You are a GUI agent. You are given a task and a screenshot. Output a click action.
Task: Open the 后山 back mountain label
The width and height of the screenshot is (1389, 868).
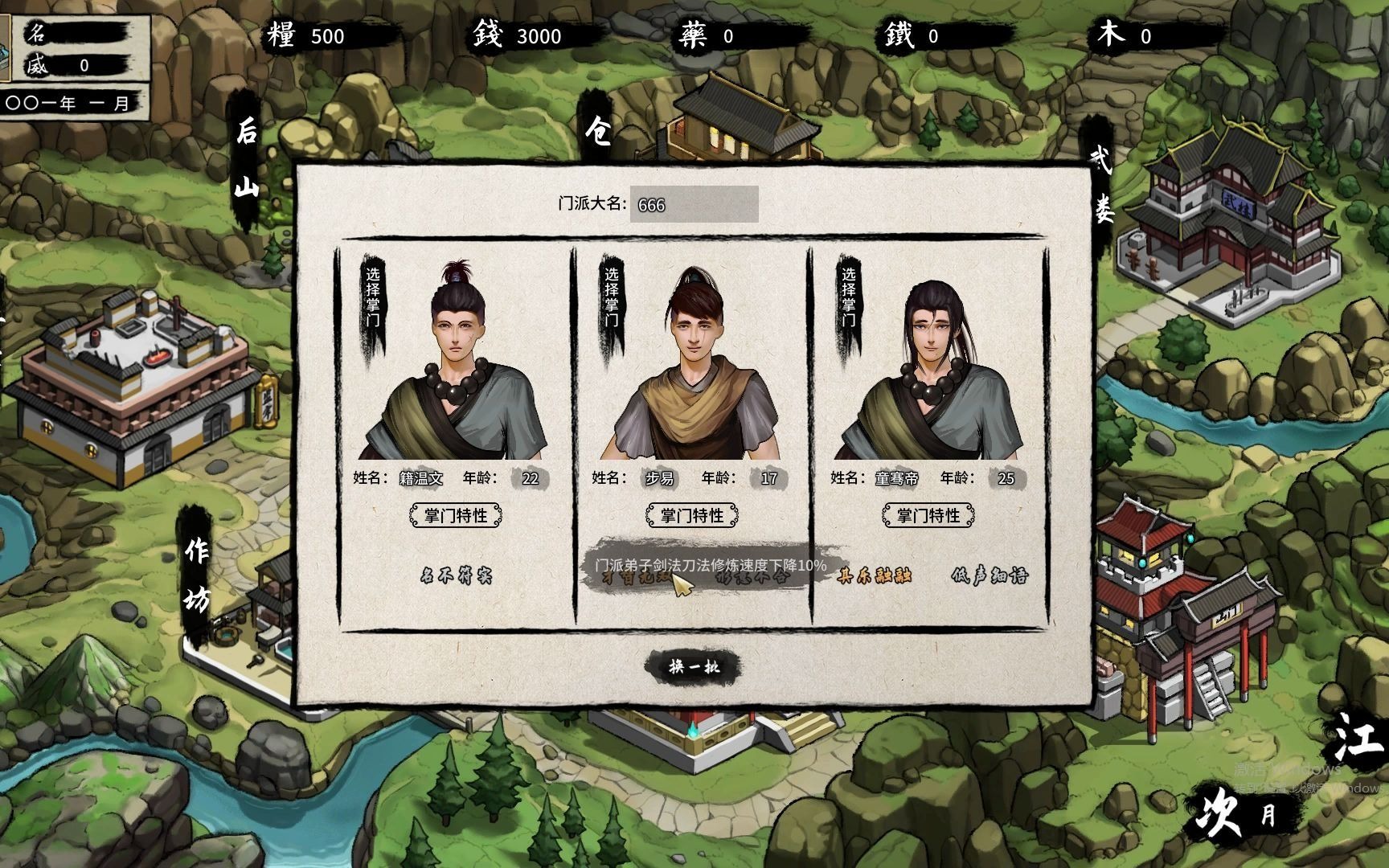(246, 159)
